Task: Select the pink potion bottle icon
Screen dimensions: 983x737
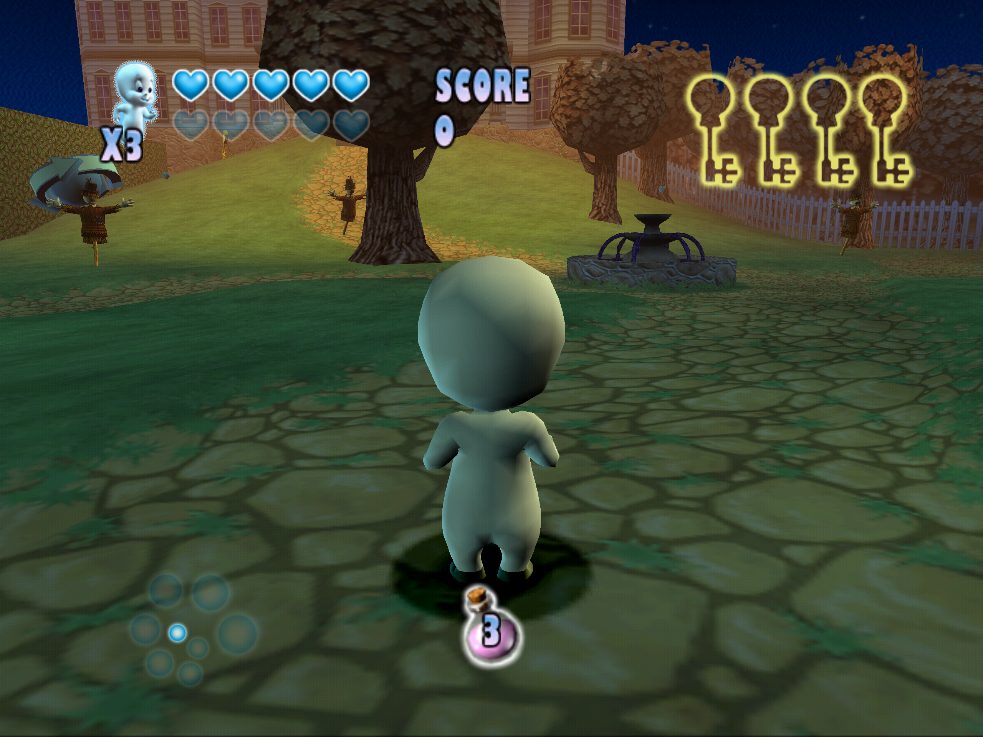Action: [490, 628]
